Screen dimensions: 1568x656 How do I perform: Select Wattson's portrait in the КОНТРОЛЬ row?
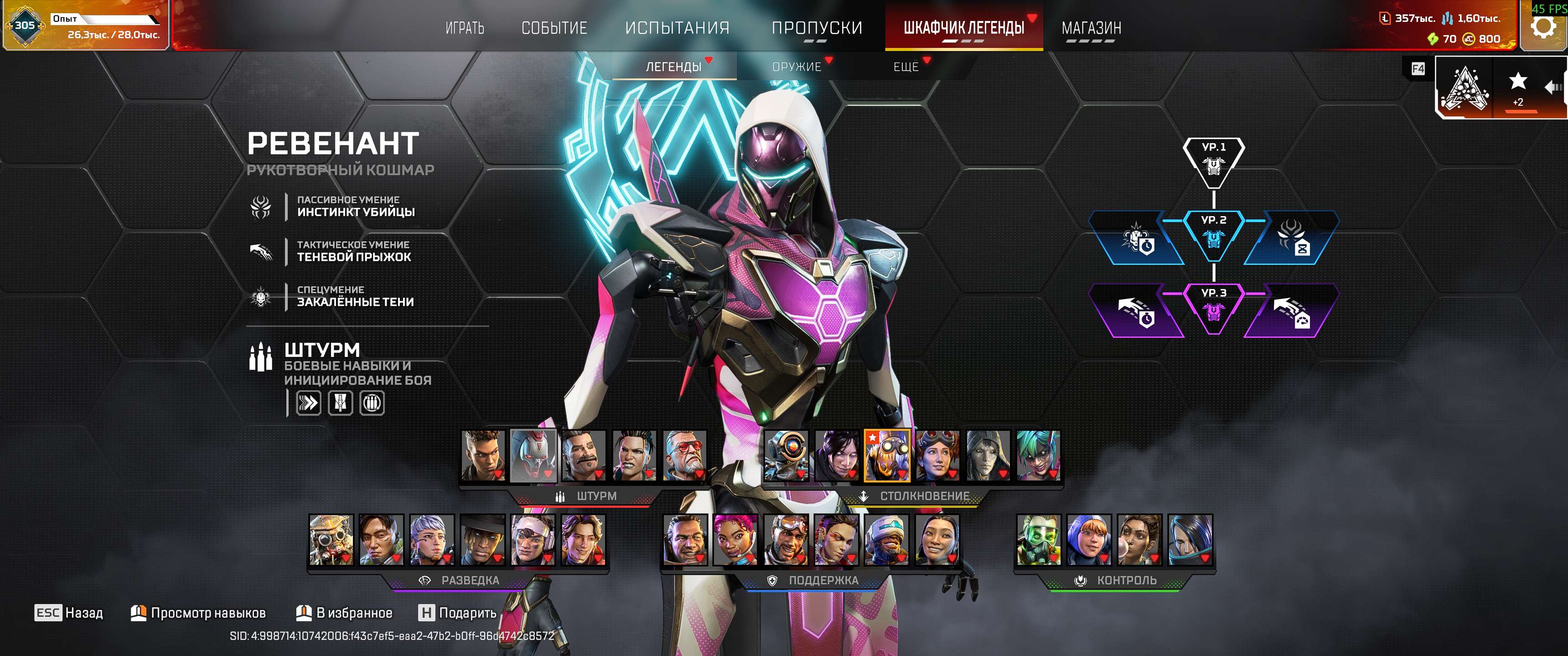tap(1088, 540)
